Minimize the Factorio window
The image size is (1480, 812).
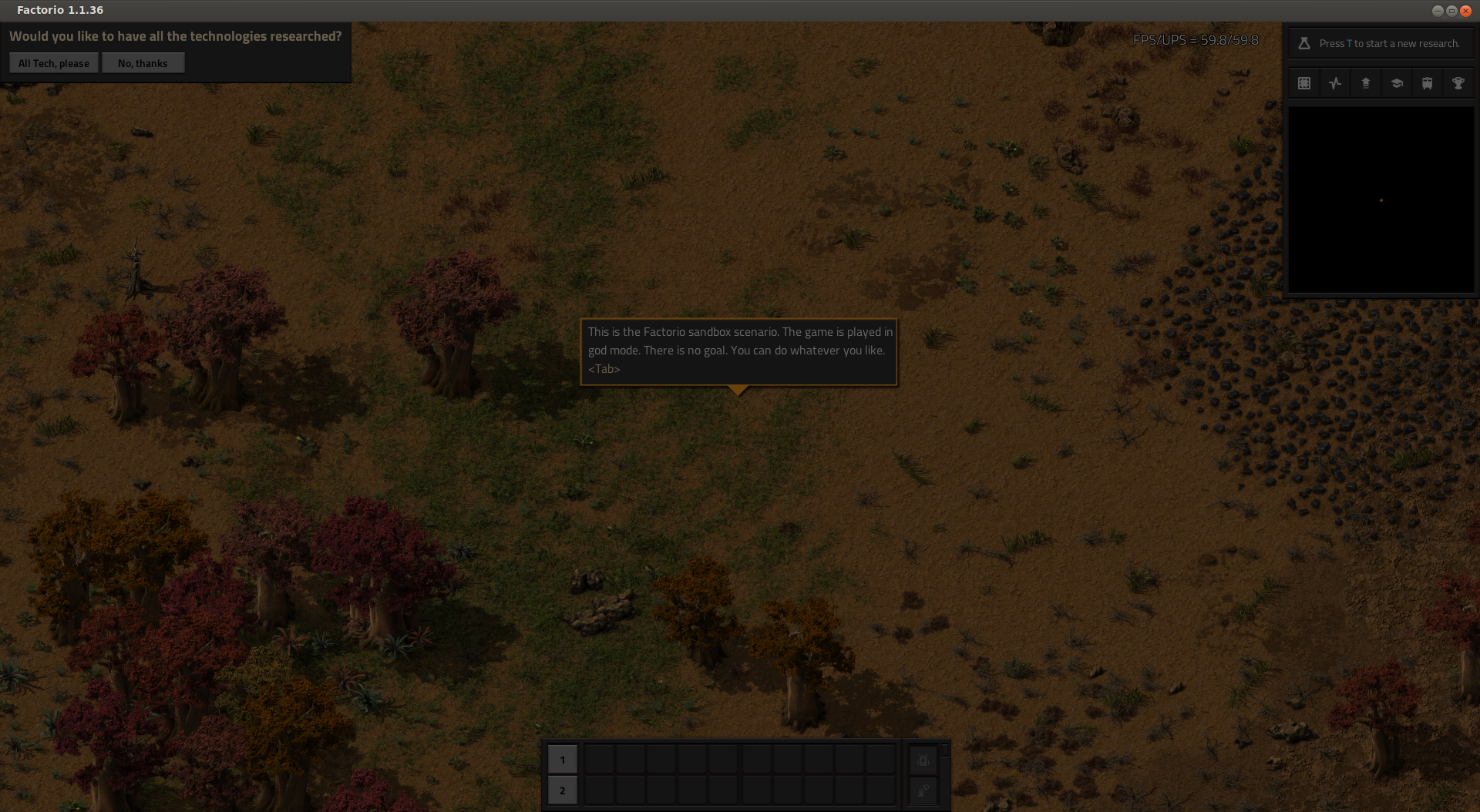1438,11
